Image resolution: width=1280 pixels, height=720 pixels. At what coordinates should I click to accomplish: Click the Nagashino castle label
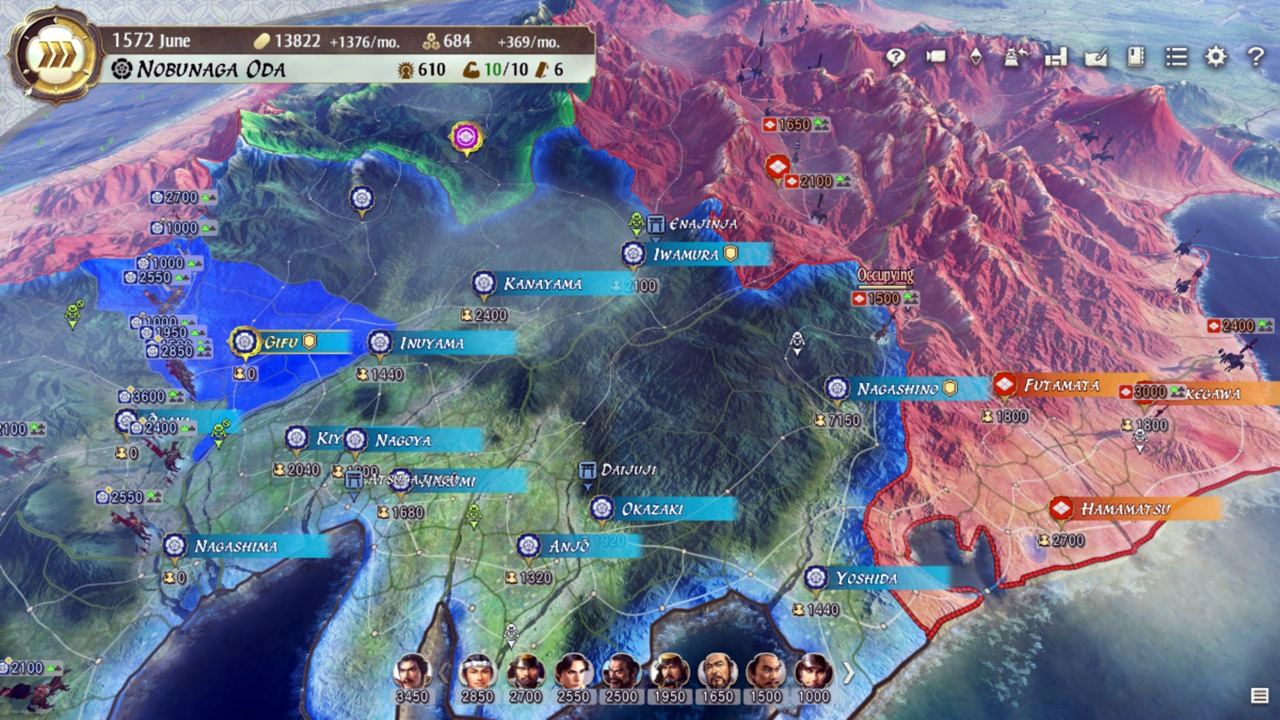(898, 388)
